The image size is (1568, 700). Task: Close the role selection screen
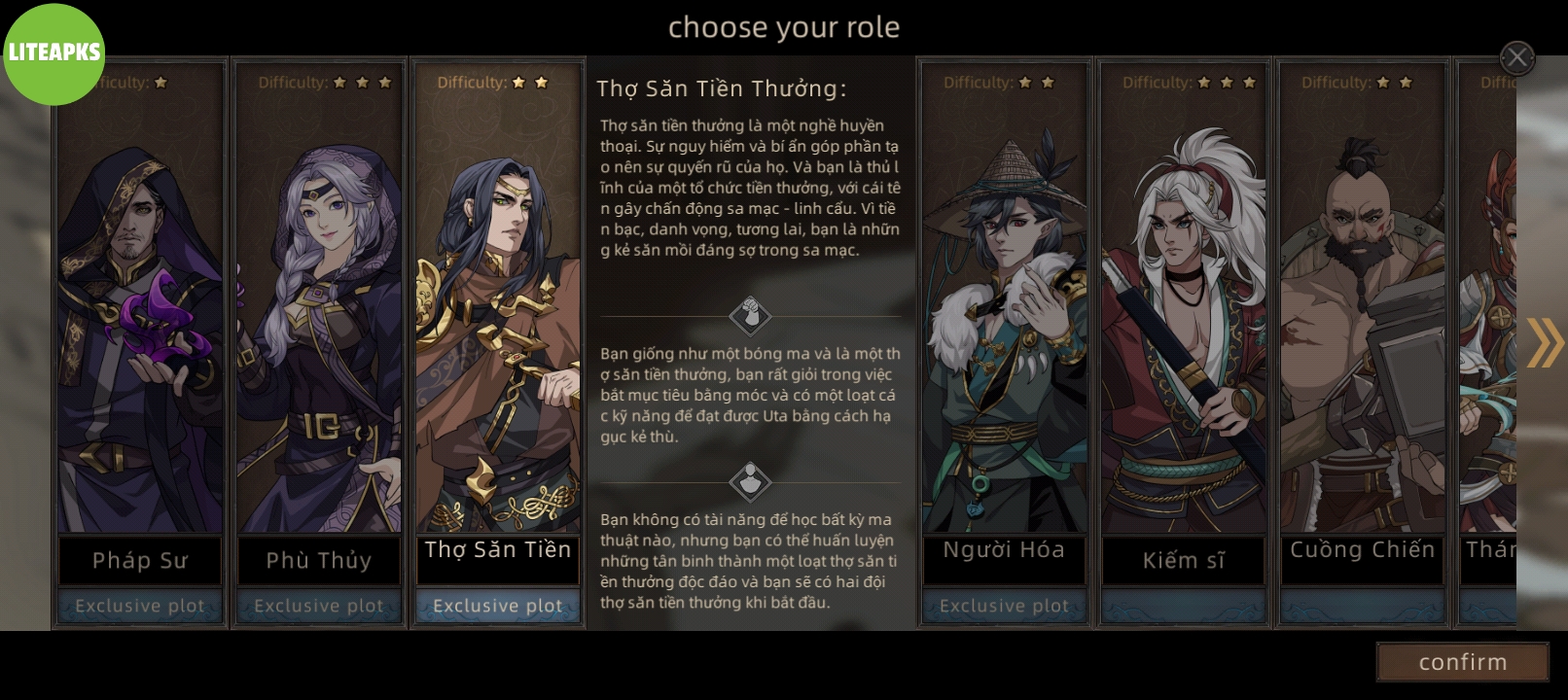tap(1516, 57)
